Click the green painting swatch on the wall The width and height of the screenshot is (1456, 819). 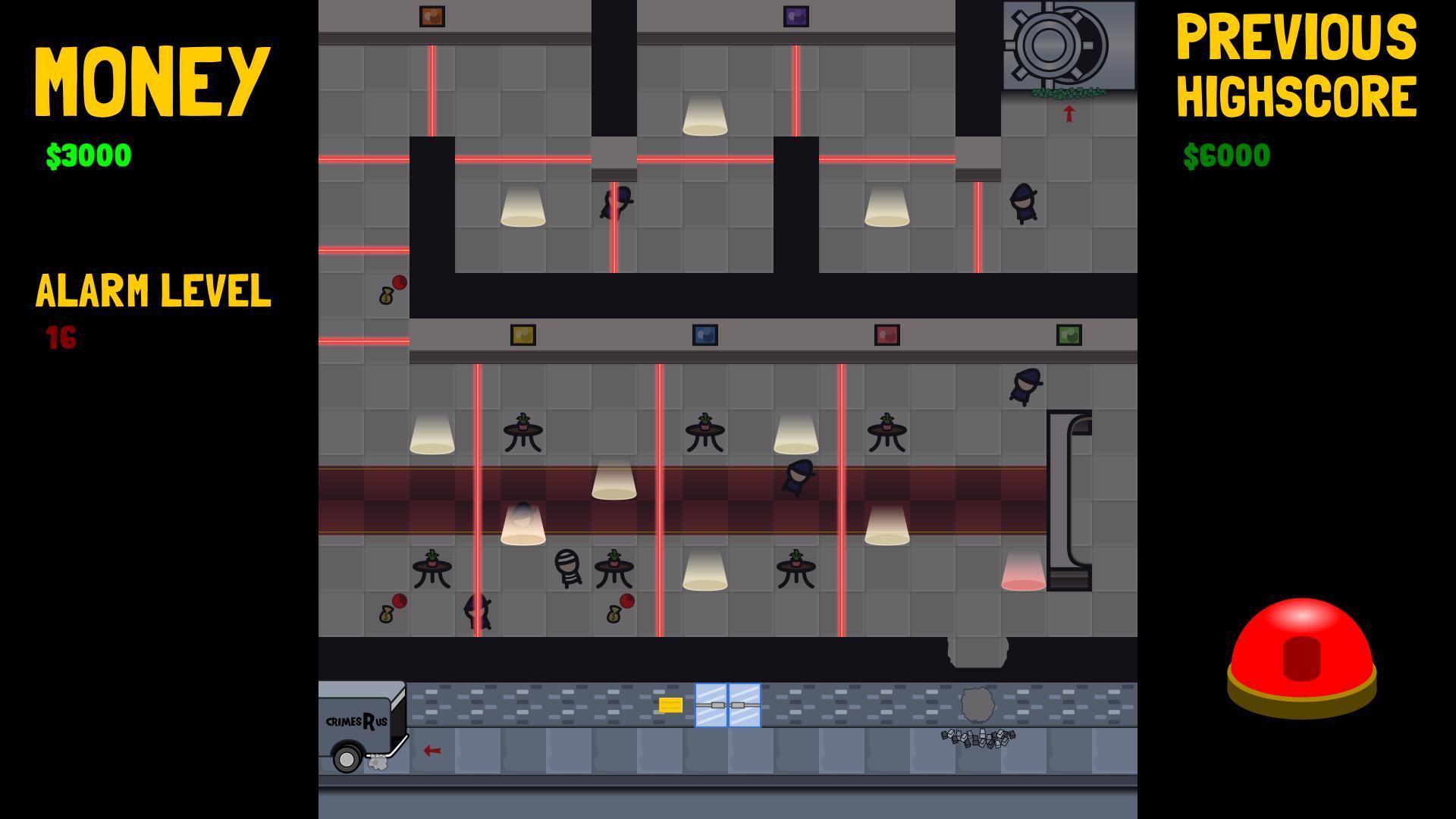(x=1068, y=334)
